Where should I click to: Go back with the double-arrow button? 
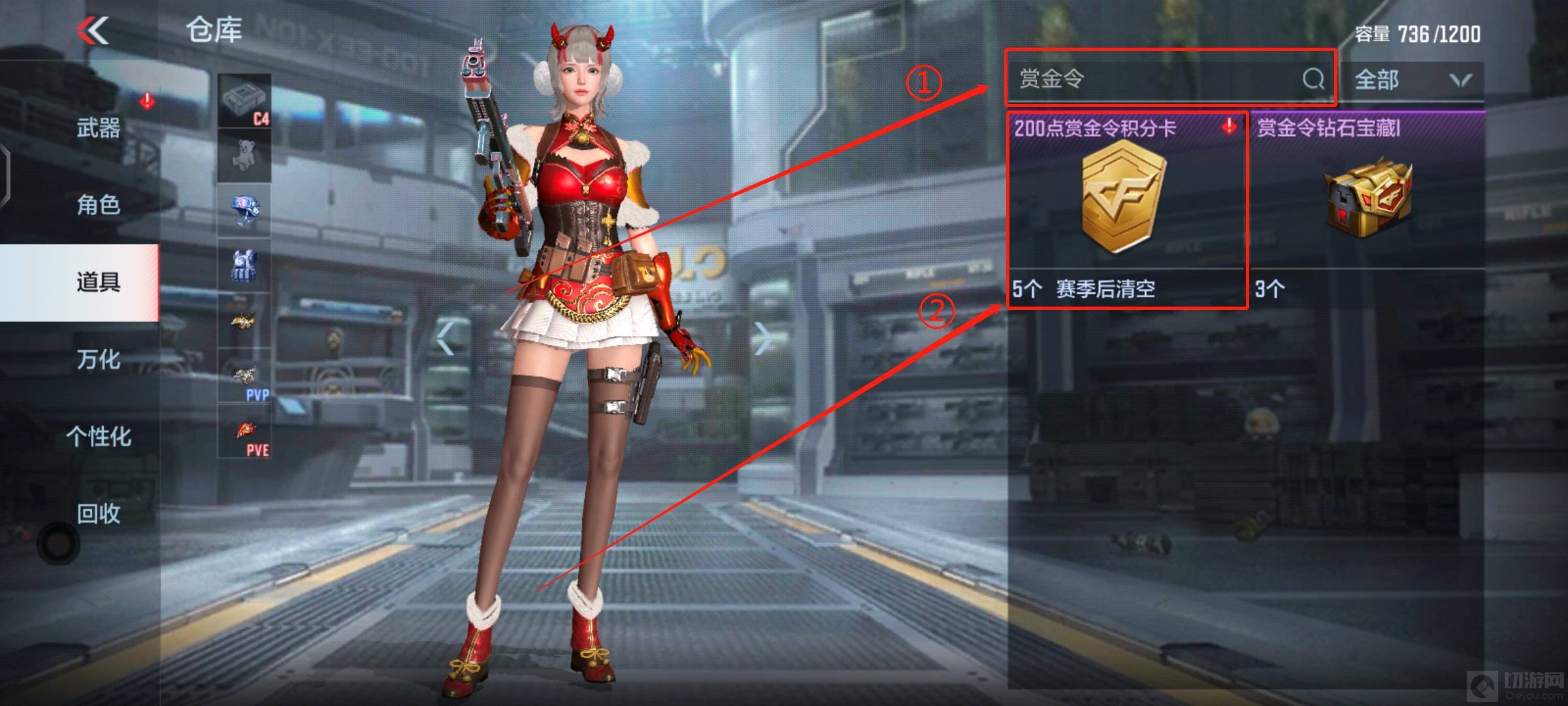(x=93, y=31)
